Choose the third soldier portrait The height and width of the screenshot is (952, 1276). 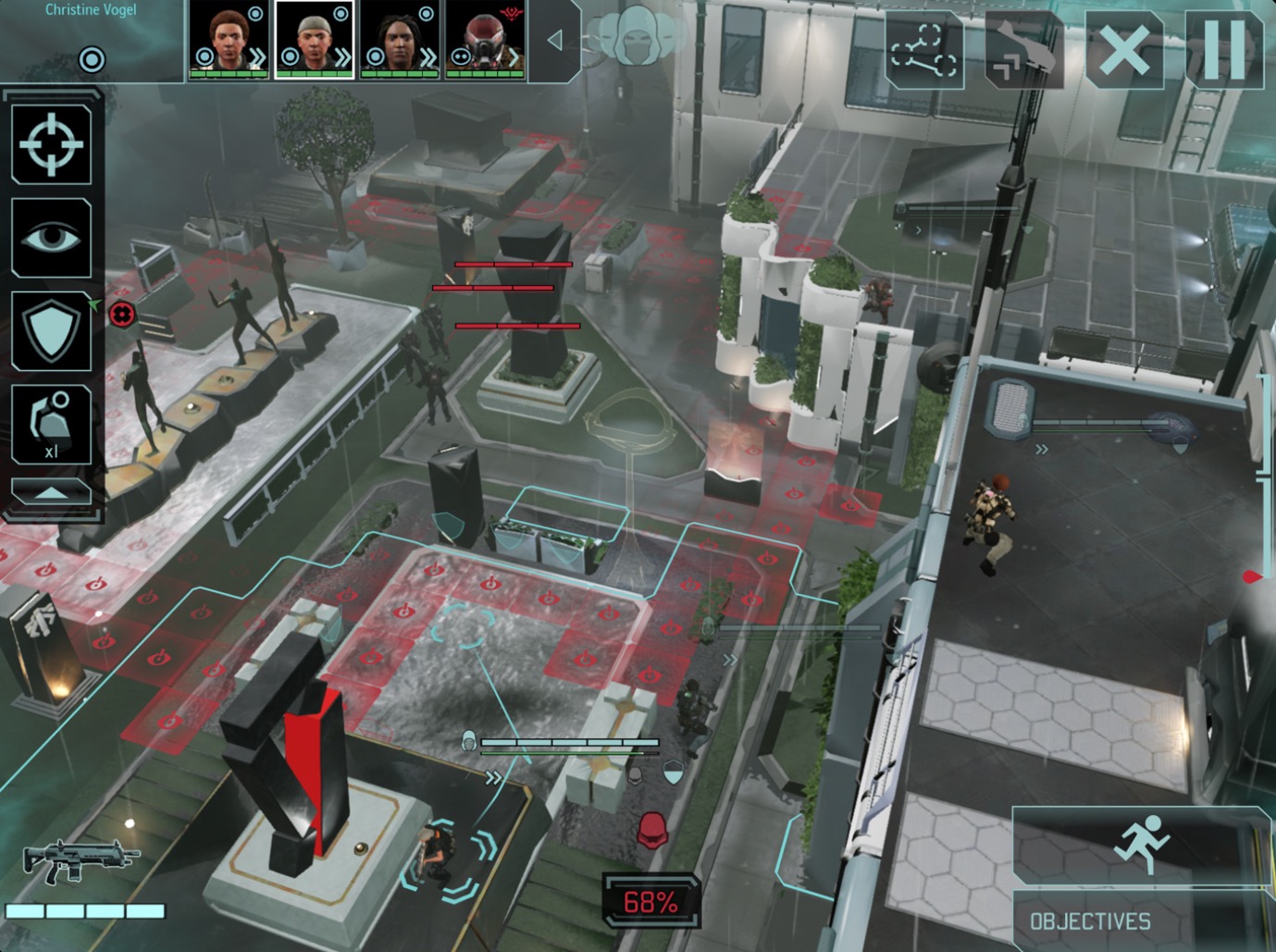pyautogui.click(x=400, y=40)
